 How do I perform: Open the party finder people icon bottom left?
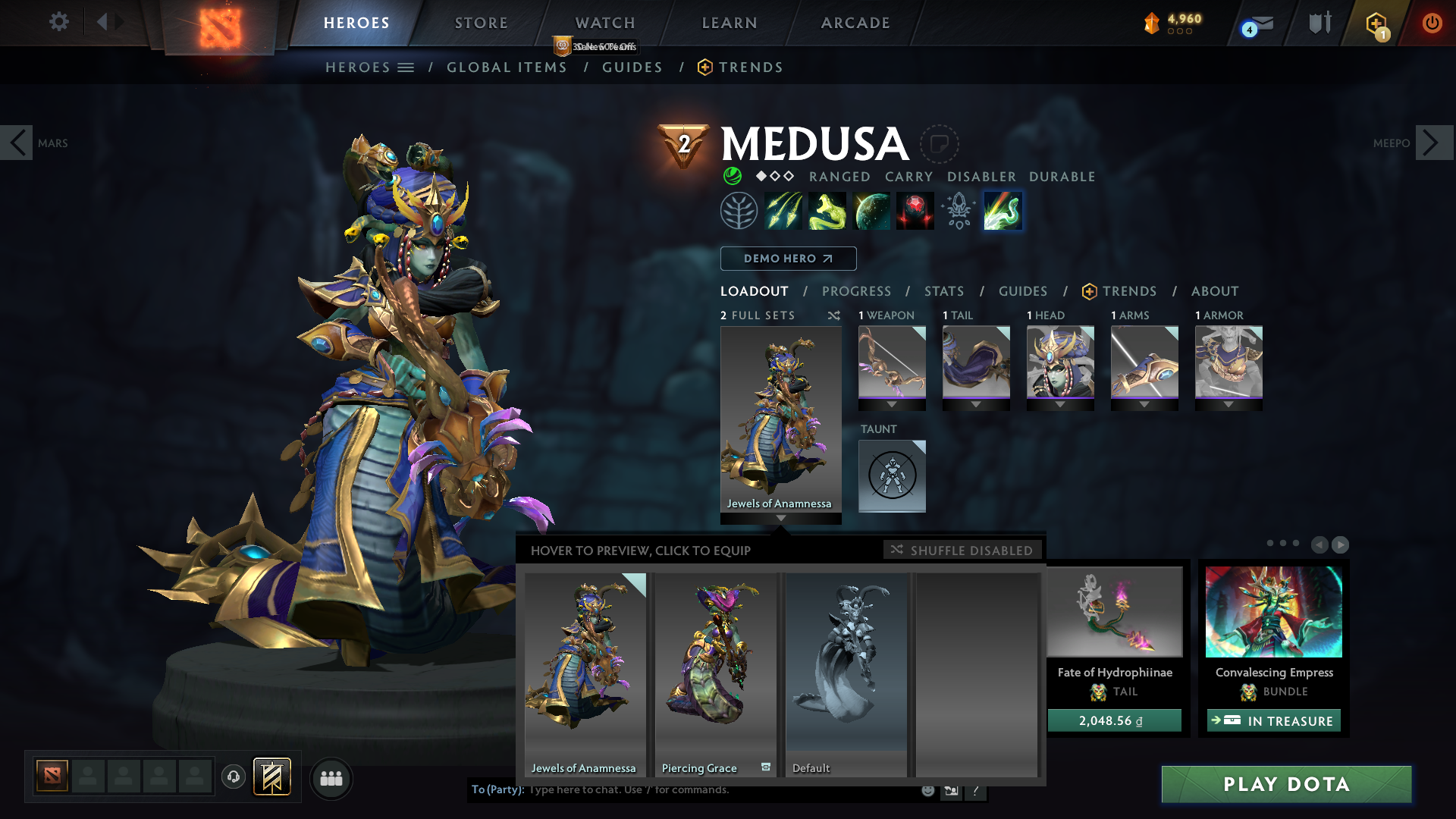tap(331, 778)
